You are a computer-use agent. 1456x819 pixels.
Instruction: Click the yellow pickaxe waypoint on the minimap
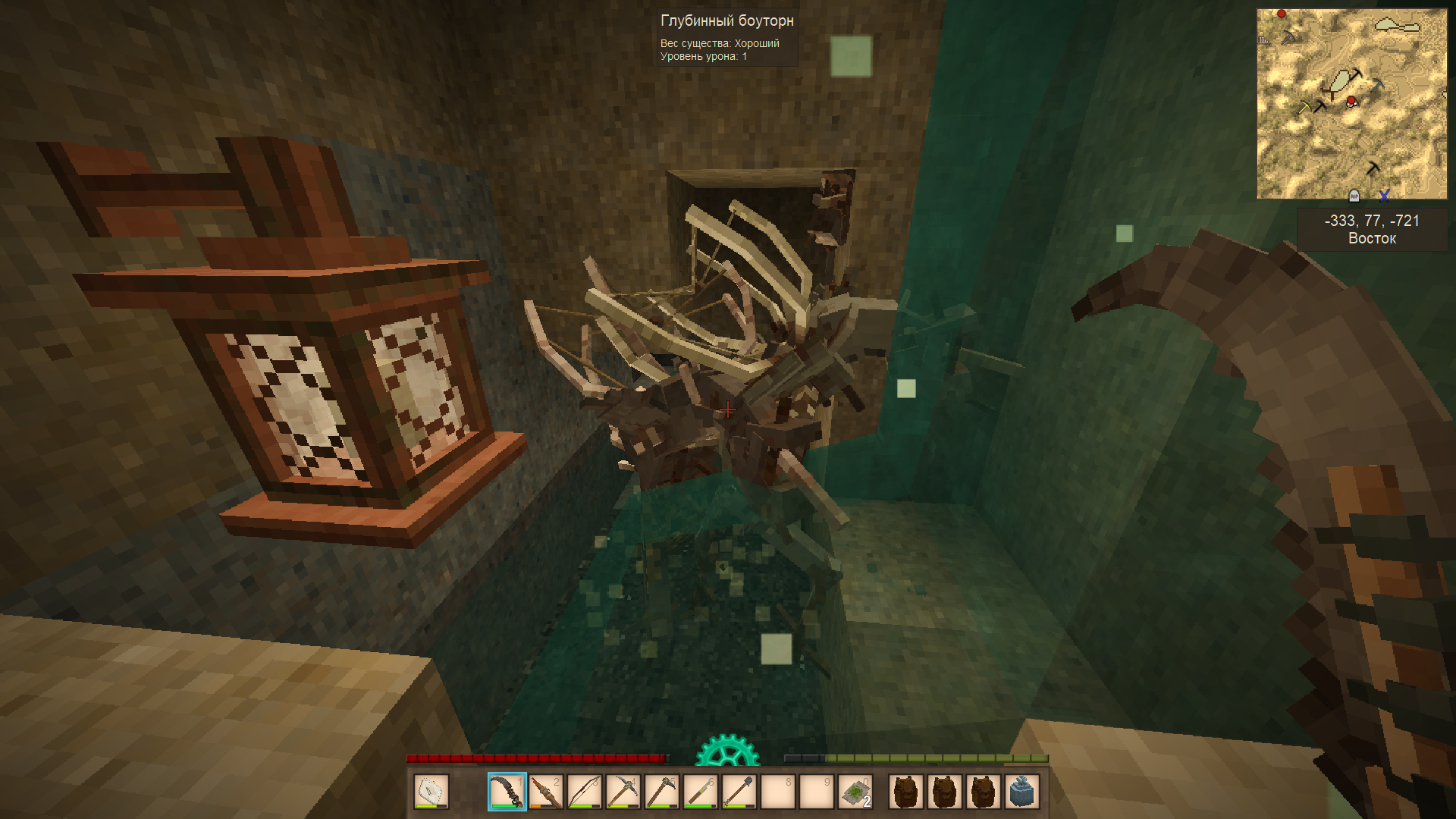[1304, 108]
